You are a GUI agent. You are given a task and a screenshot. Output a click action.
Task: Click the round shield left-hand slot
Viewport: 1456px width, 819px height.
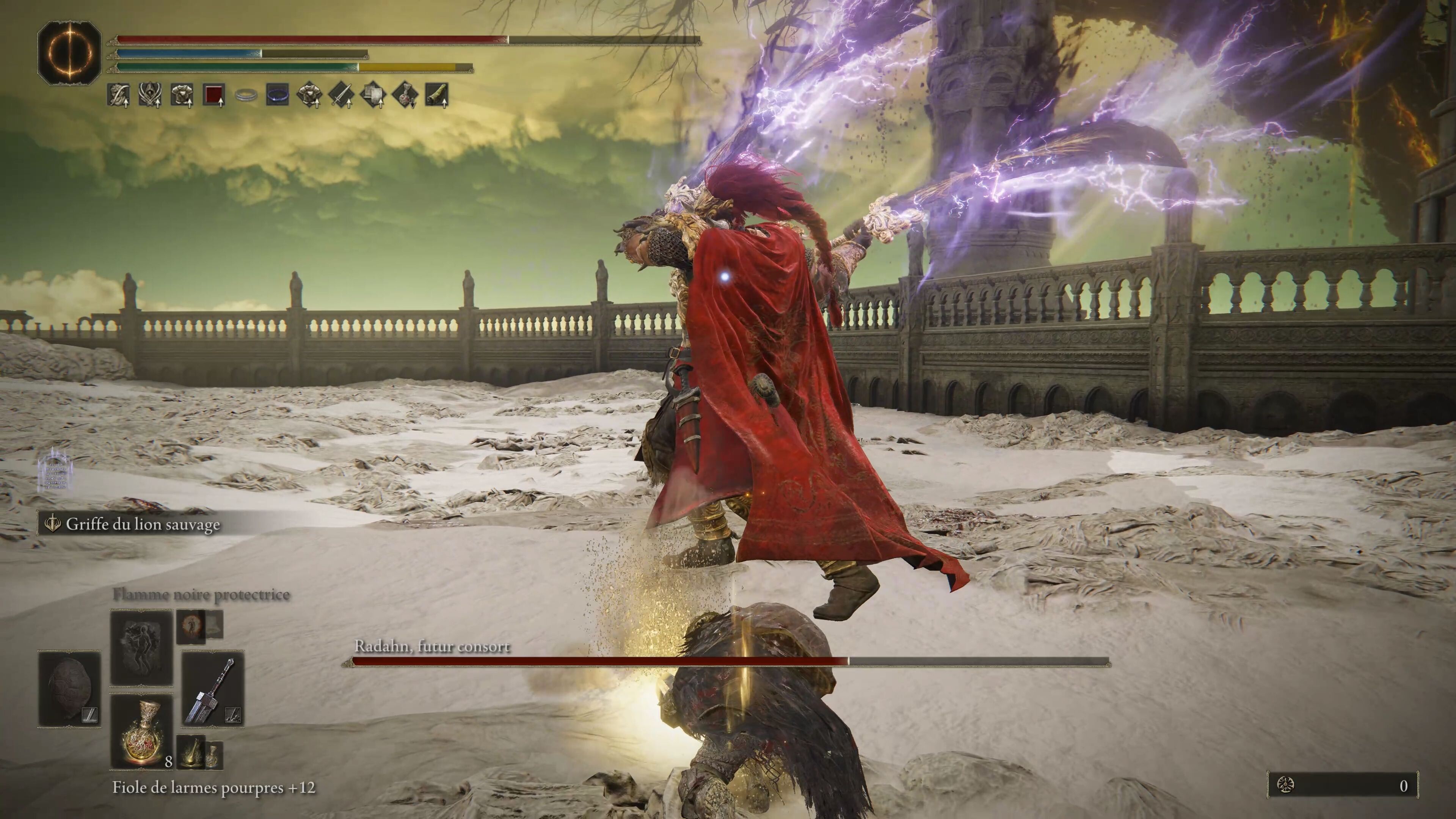click(69, 689)
